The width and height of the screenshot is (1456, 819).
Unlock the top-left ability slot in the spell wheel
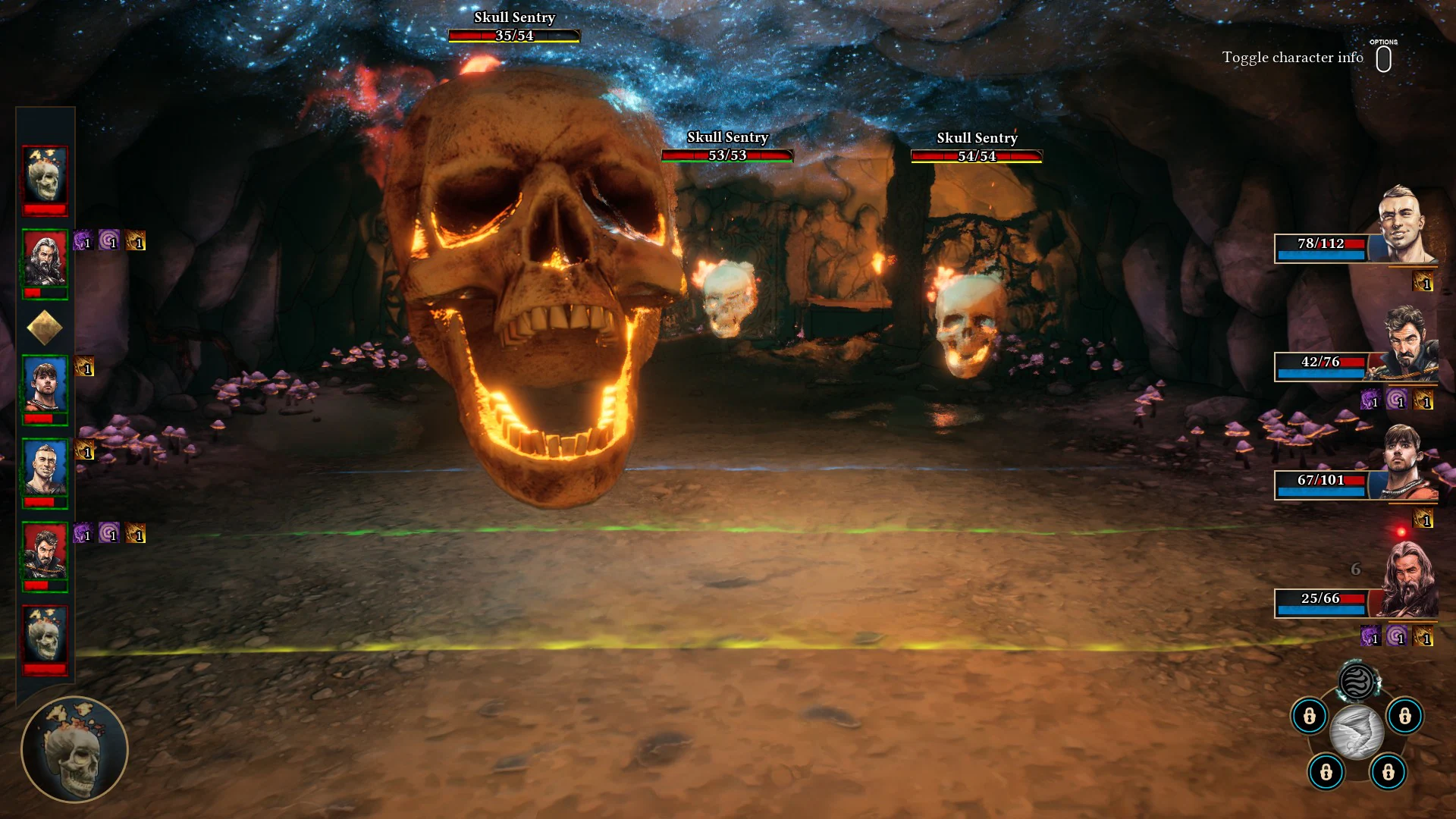(1308, 717)
